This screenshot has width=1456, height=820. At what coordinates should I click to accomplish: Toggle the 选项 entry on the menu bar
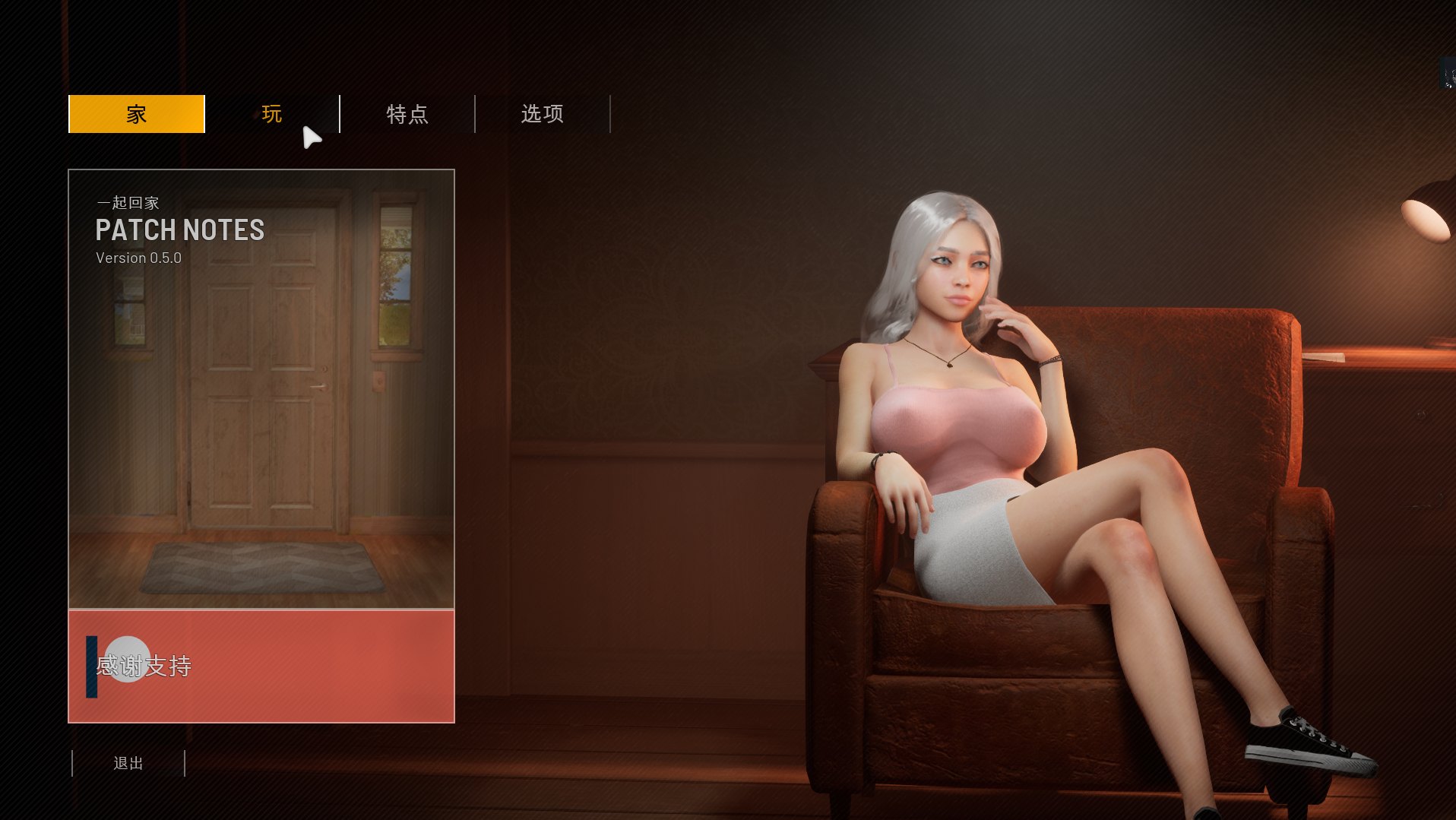click(542, 114)
